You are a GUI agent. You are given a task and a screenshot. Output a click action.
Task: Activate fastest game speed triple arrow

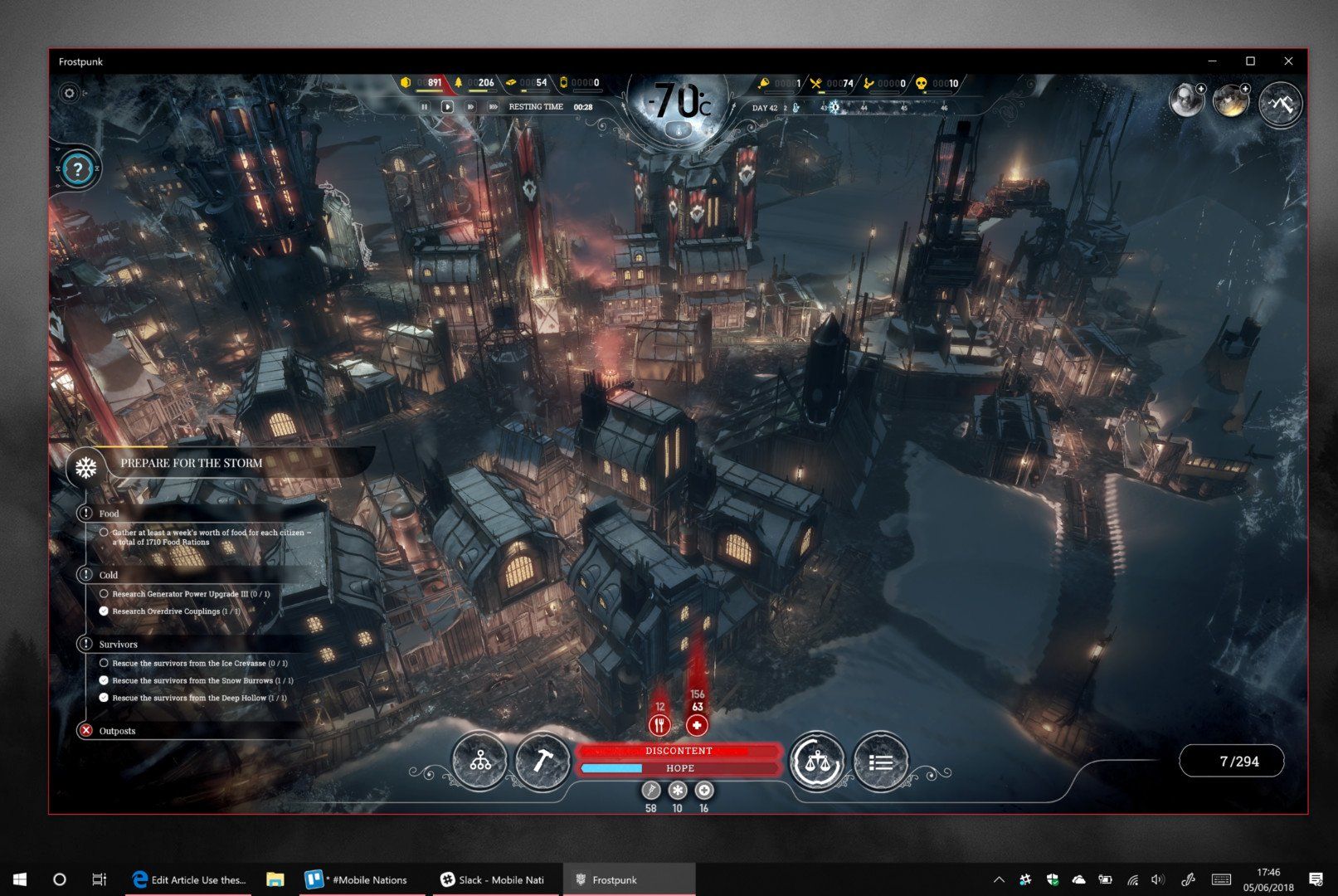(x=493, y=106)
